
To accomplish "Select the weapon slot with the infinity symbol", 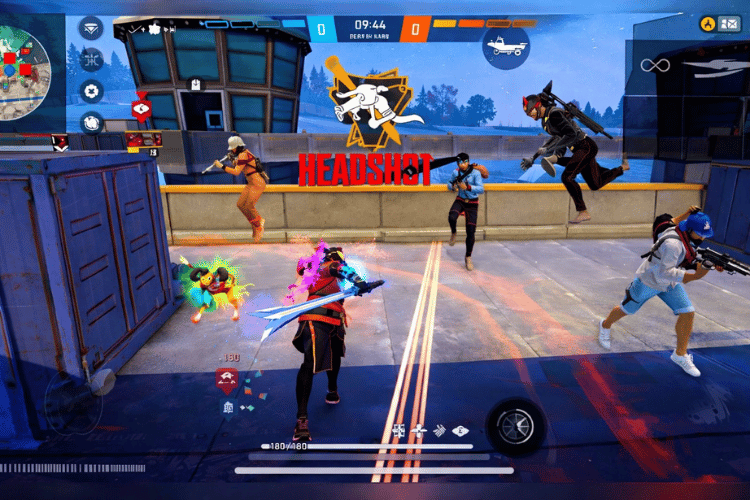I will 654,66.
